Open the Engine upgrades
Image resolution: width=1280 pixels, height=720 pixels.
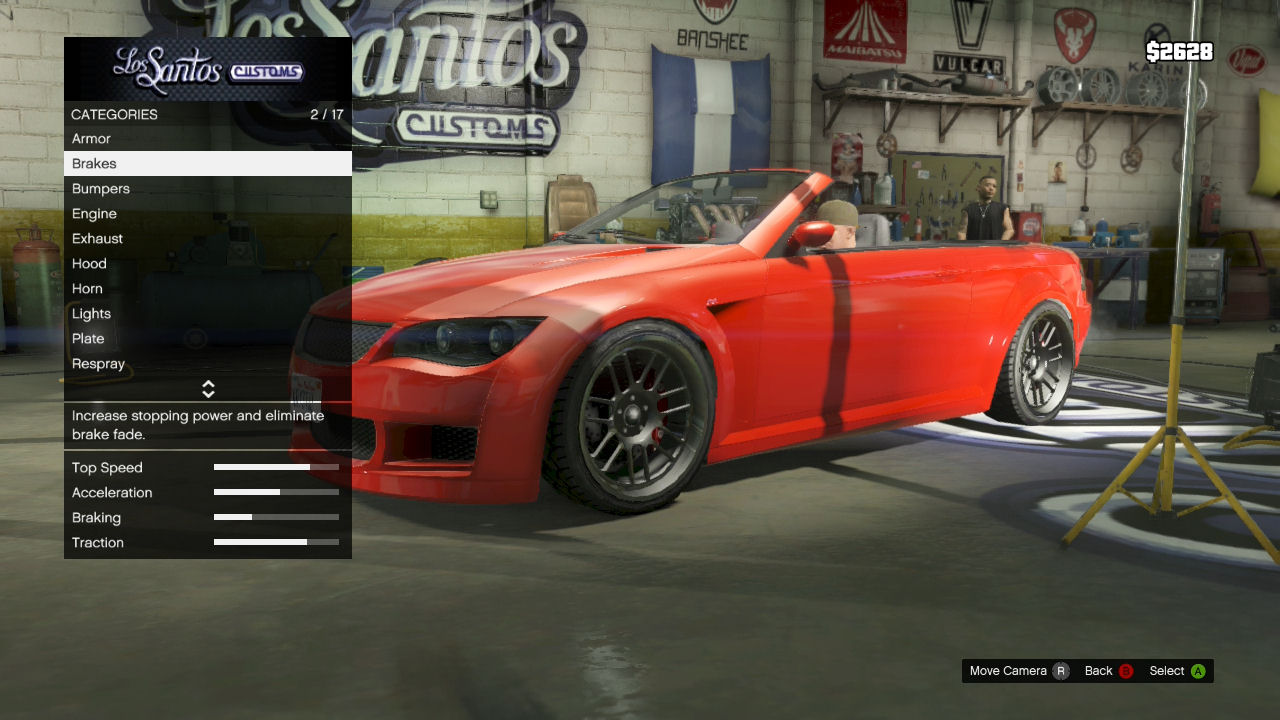207,214
